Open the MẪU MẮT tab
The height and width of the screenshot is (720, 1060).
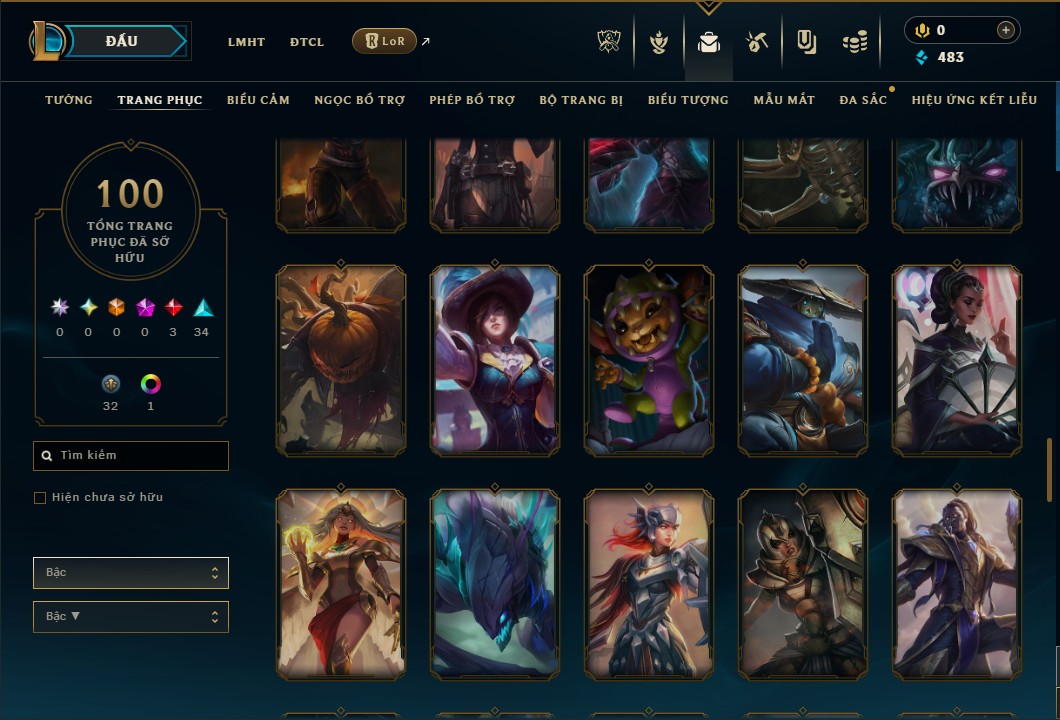[x=784, y=100]
